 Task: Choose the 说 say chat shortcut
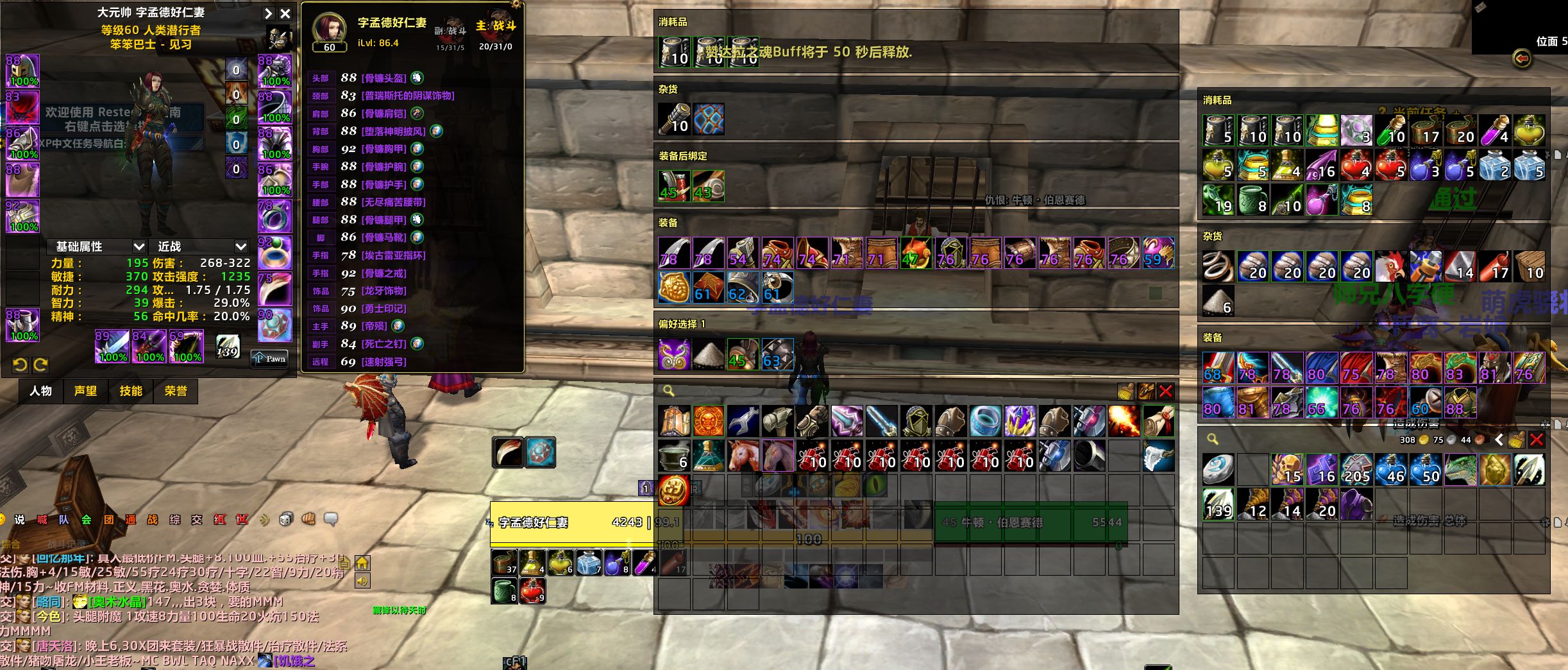coord(20,519)
